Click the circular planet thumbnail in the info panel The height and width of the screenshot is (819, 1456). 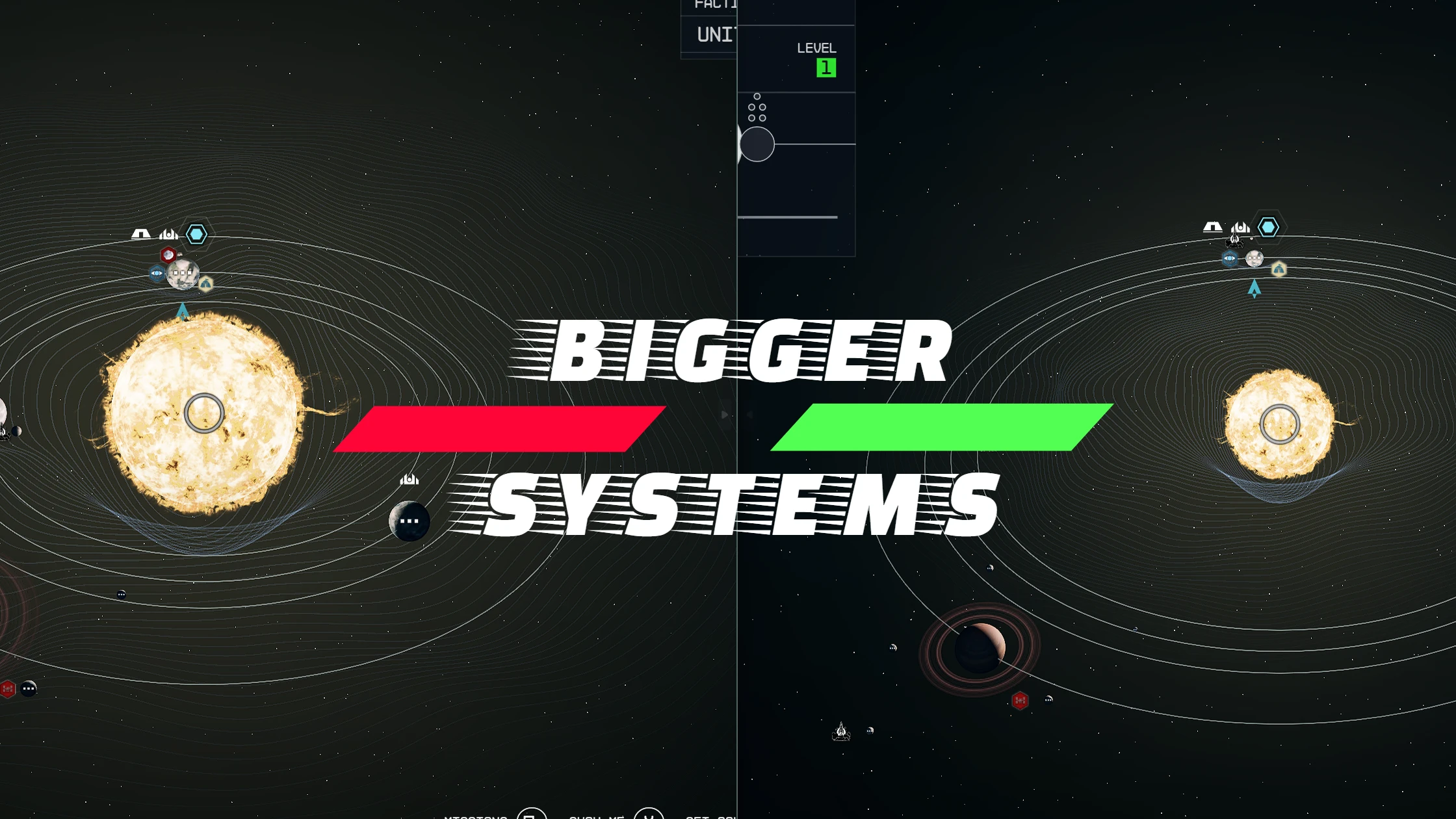(x=758, y=144)
